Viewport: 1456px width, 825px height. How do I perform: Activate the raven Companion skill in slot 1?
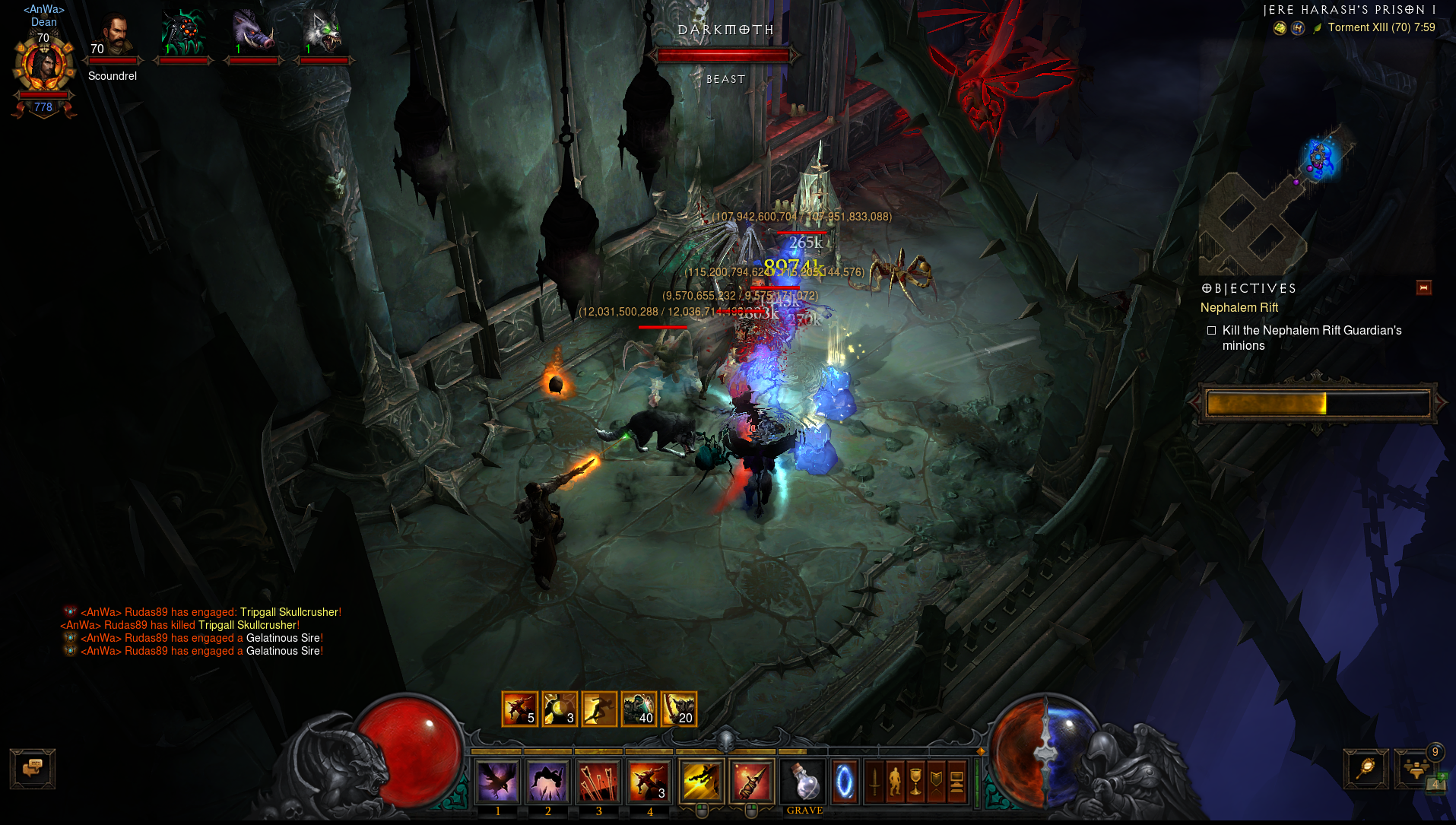[x=497, y=782]
